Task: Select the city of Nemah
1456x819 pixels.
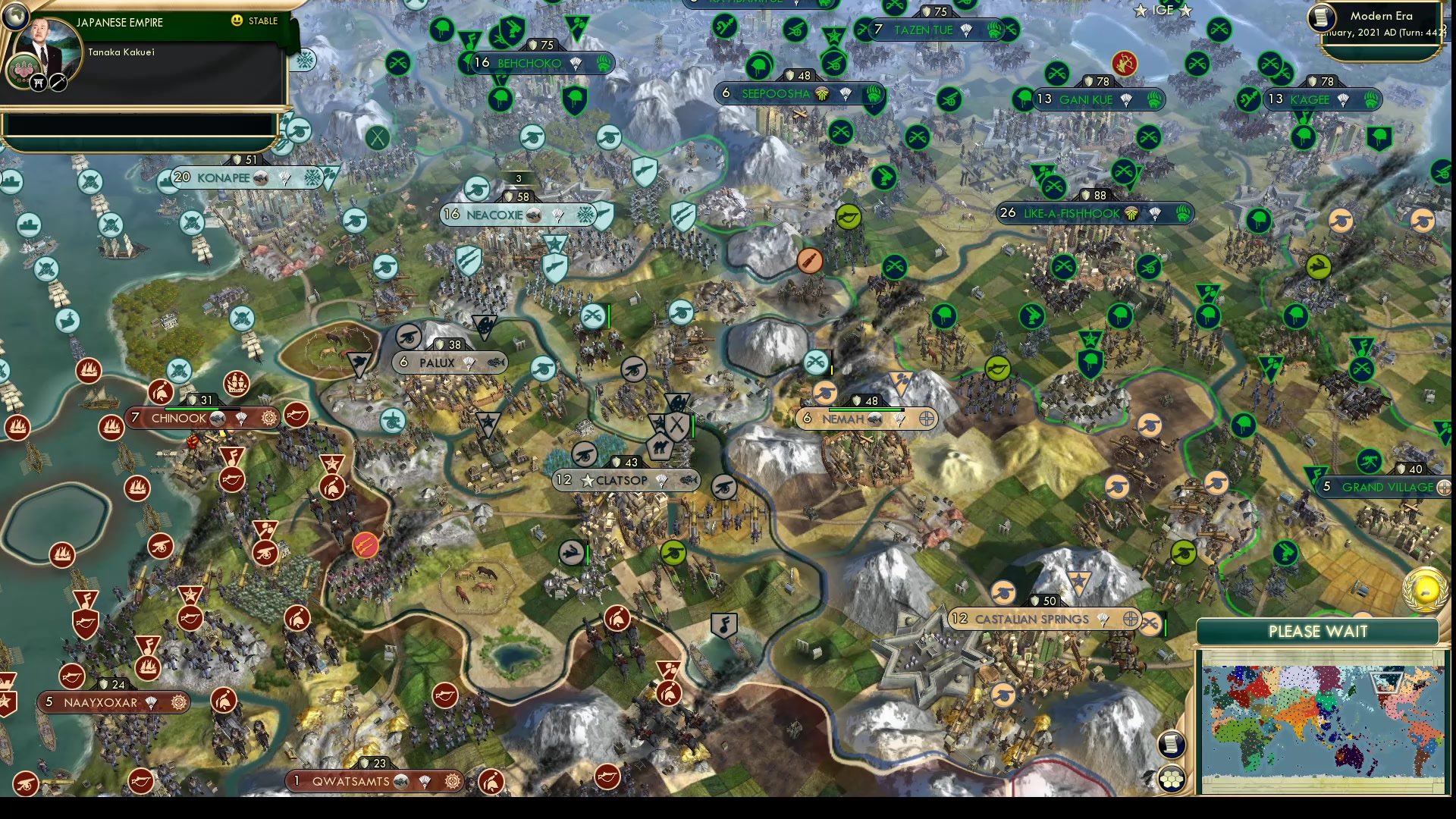Action: [842, 419]
